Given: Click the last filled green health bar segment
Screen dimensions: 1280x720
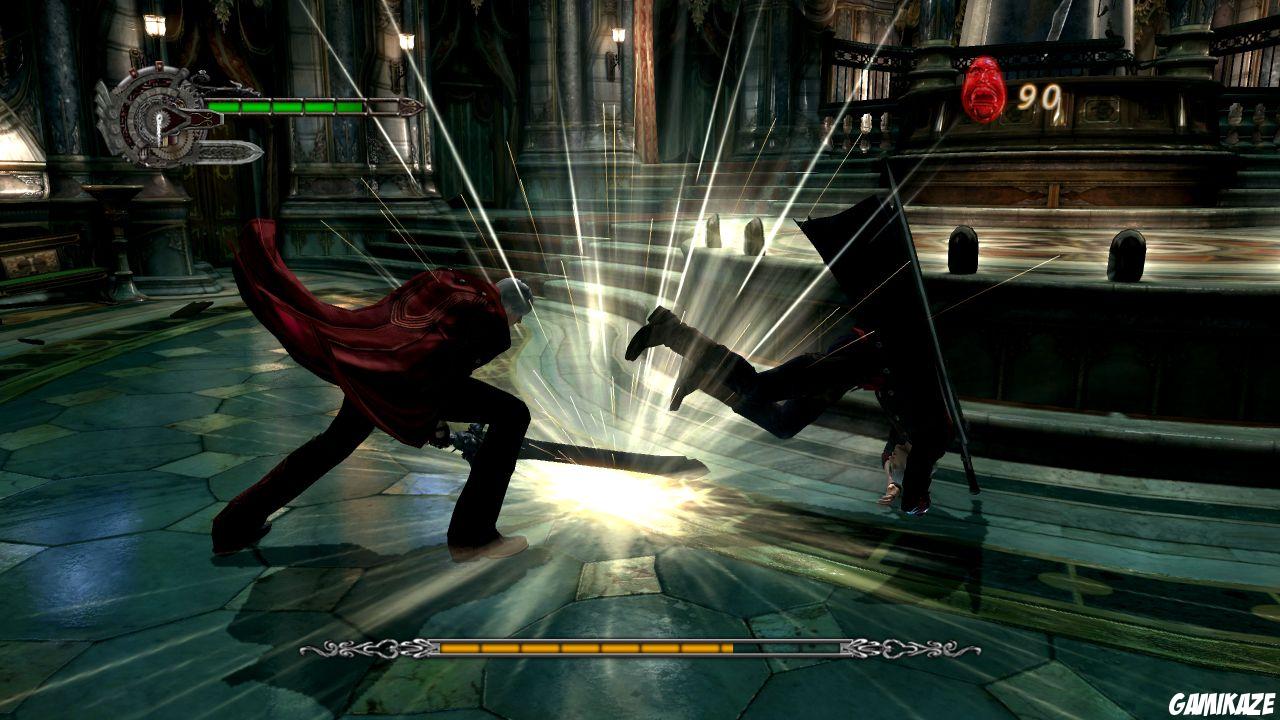Looking at the screenshot, I should tap(350, 106).
